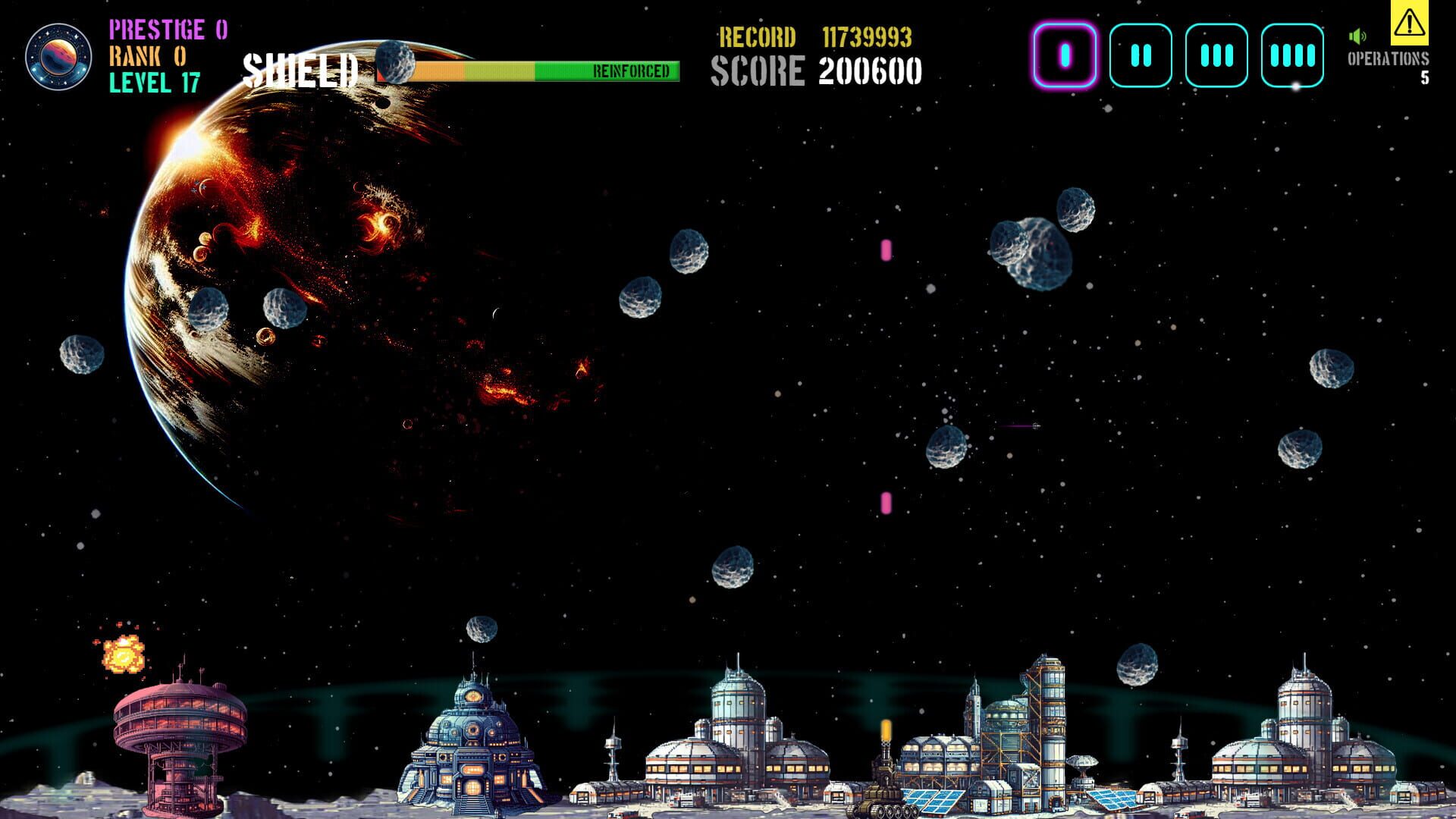Select weapon mode IIII in the top-right selector
The height and width of the screenshot is (819, 1456).
pyautogui.click(x=1292, y=55)
